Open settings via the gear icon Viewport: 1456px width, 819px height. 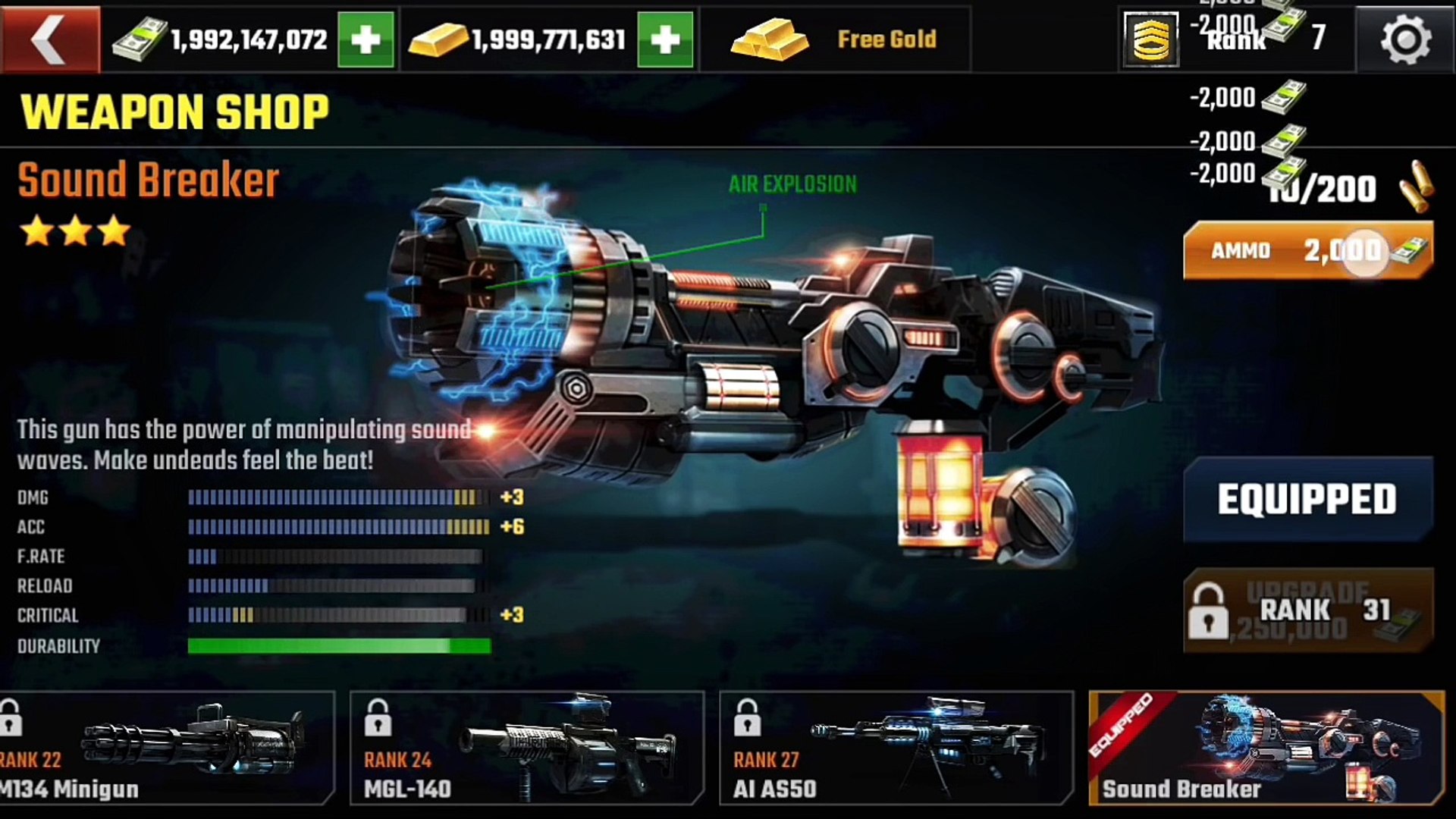[x=1405, y=39]
